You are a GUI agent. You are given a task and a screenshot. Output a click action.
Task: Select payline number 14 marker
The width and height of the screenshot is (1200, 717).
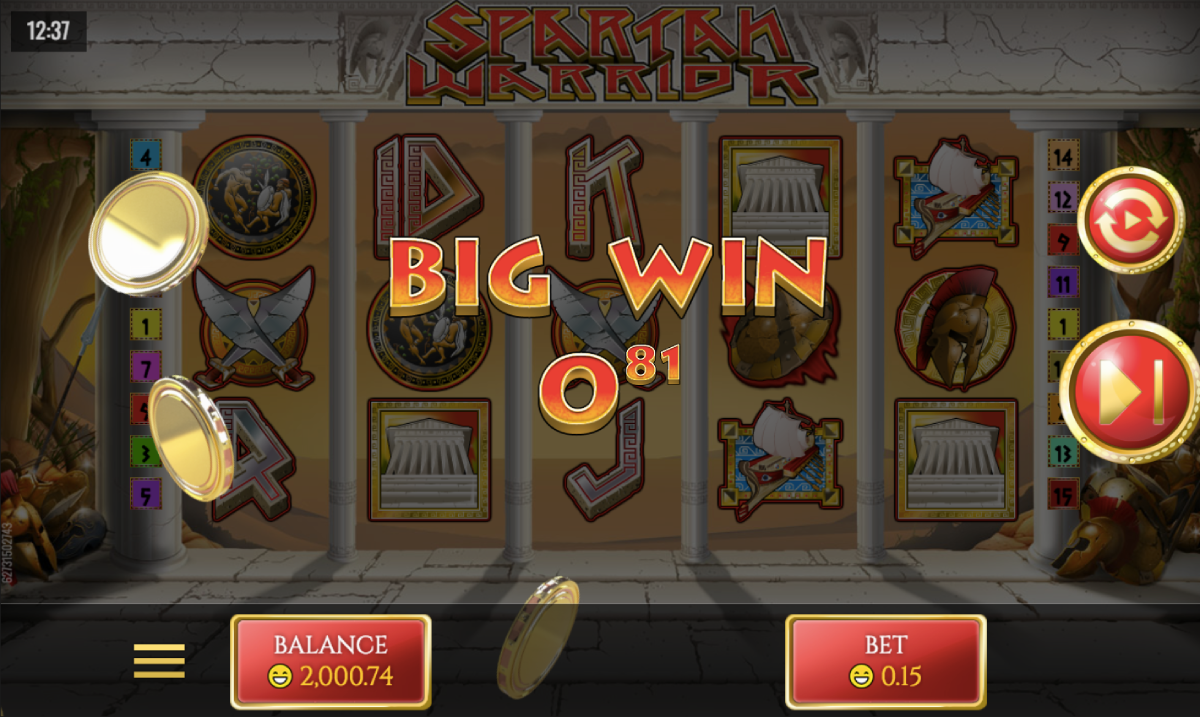click(x=1062, y=156)
